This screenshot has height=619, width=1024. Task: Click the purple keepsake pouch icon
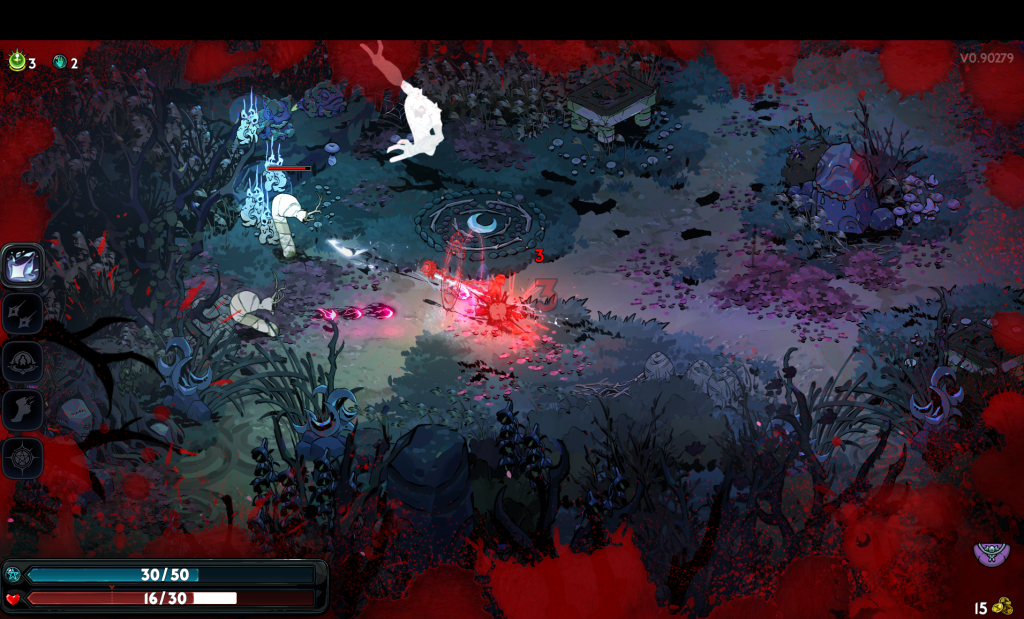coord(991,554)
